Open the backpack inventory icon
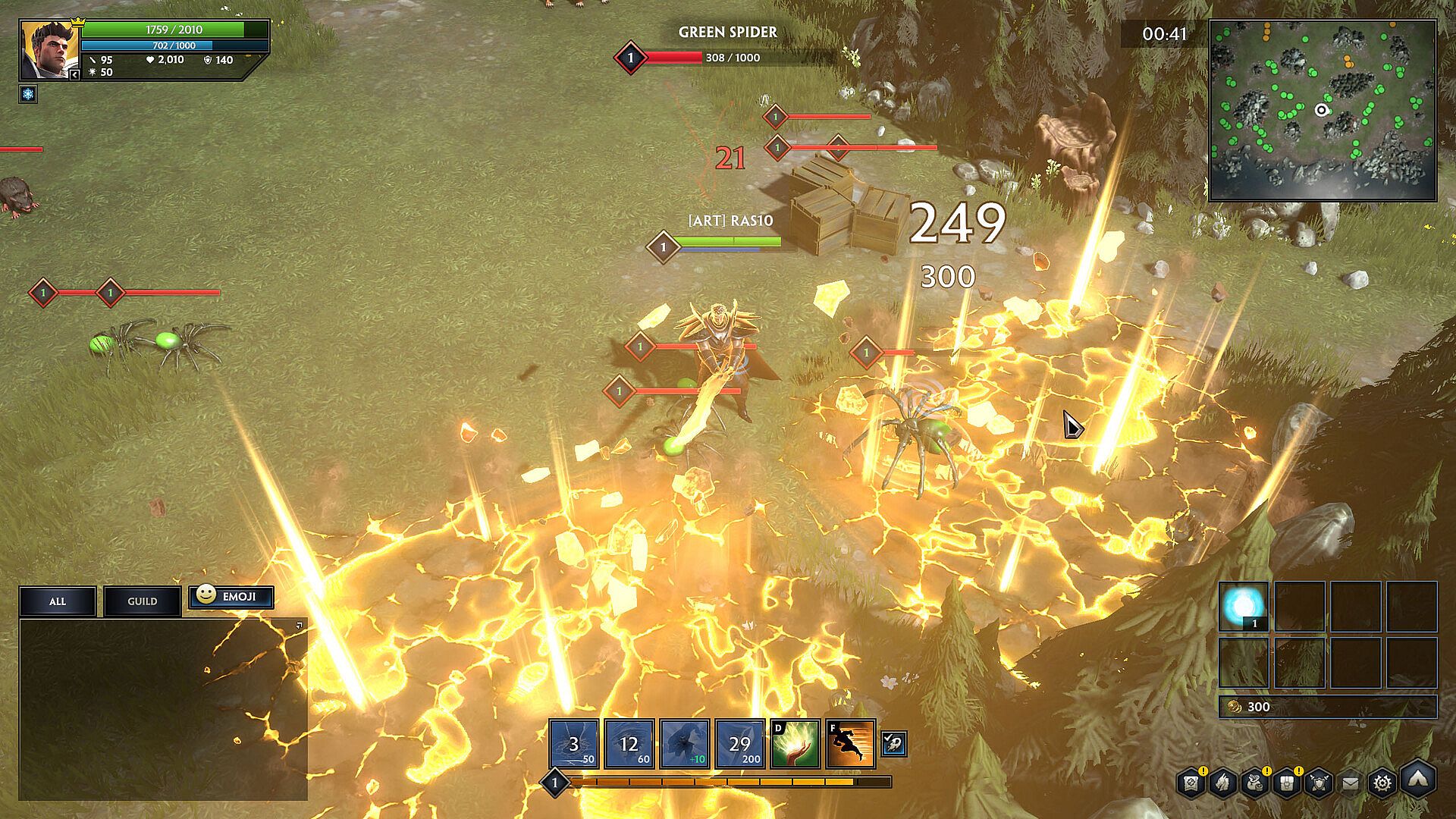The width and height of the screenshot is (1456, 819). [1286, 783]
